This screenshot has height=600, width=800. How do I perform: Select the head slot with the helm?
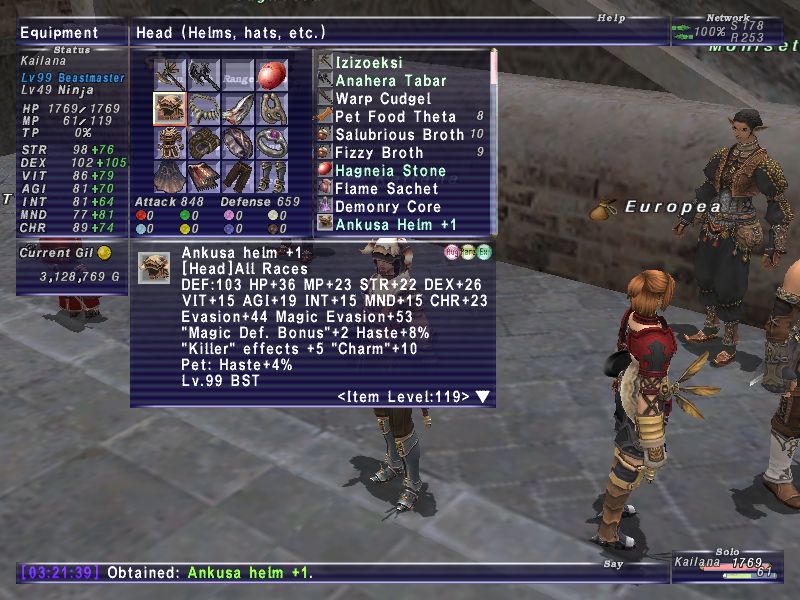170,108
